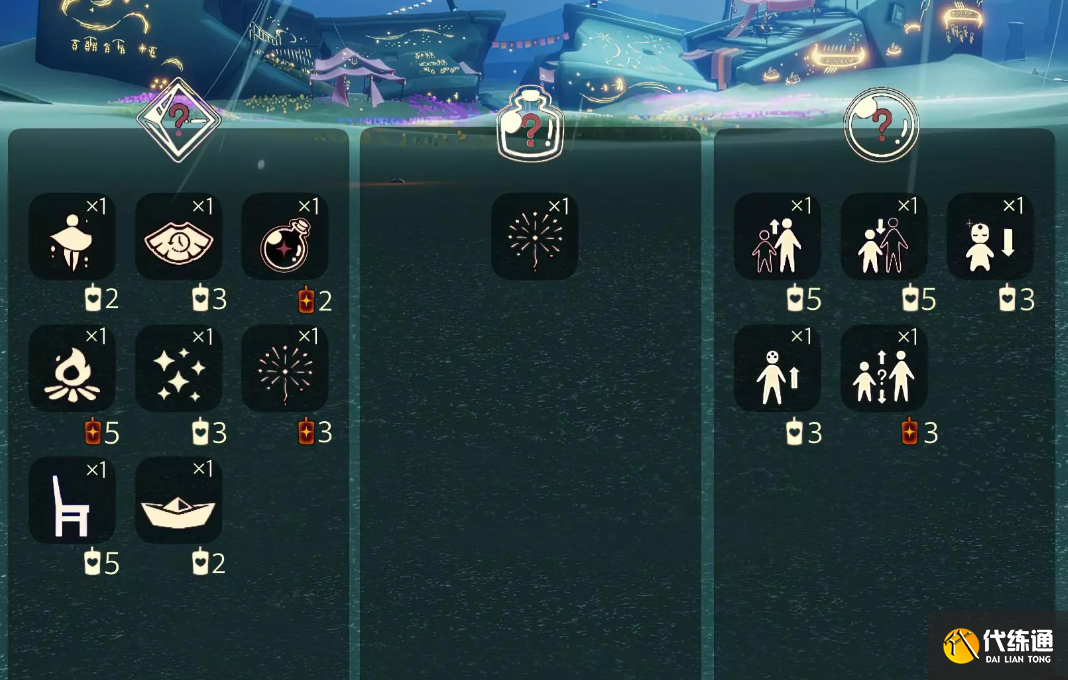Select the jellyfish spell icon
The image size is (1068, 680).
coord(72,237)
